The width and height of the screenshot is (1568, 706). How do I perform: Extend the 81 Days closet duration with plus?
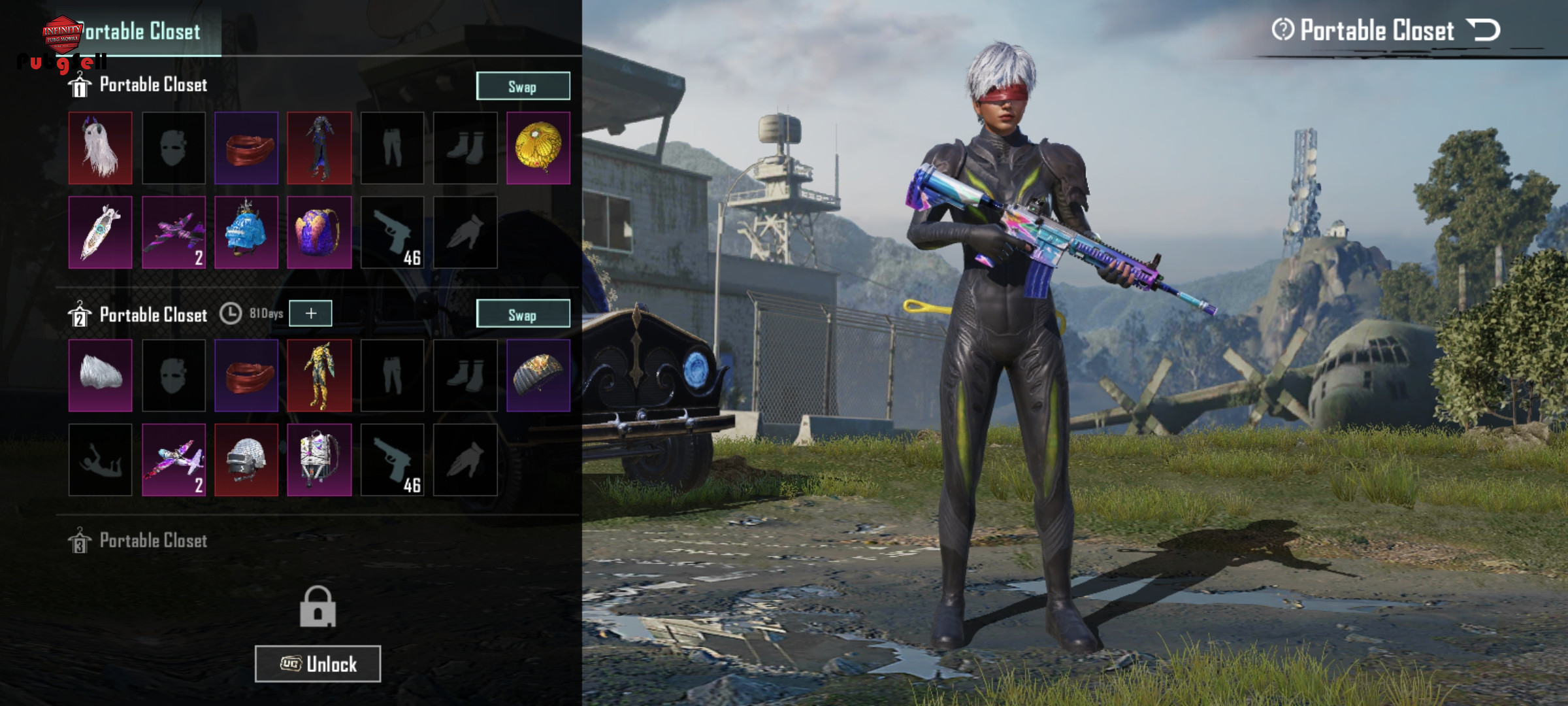tap(310, 314)
